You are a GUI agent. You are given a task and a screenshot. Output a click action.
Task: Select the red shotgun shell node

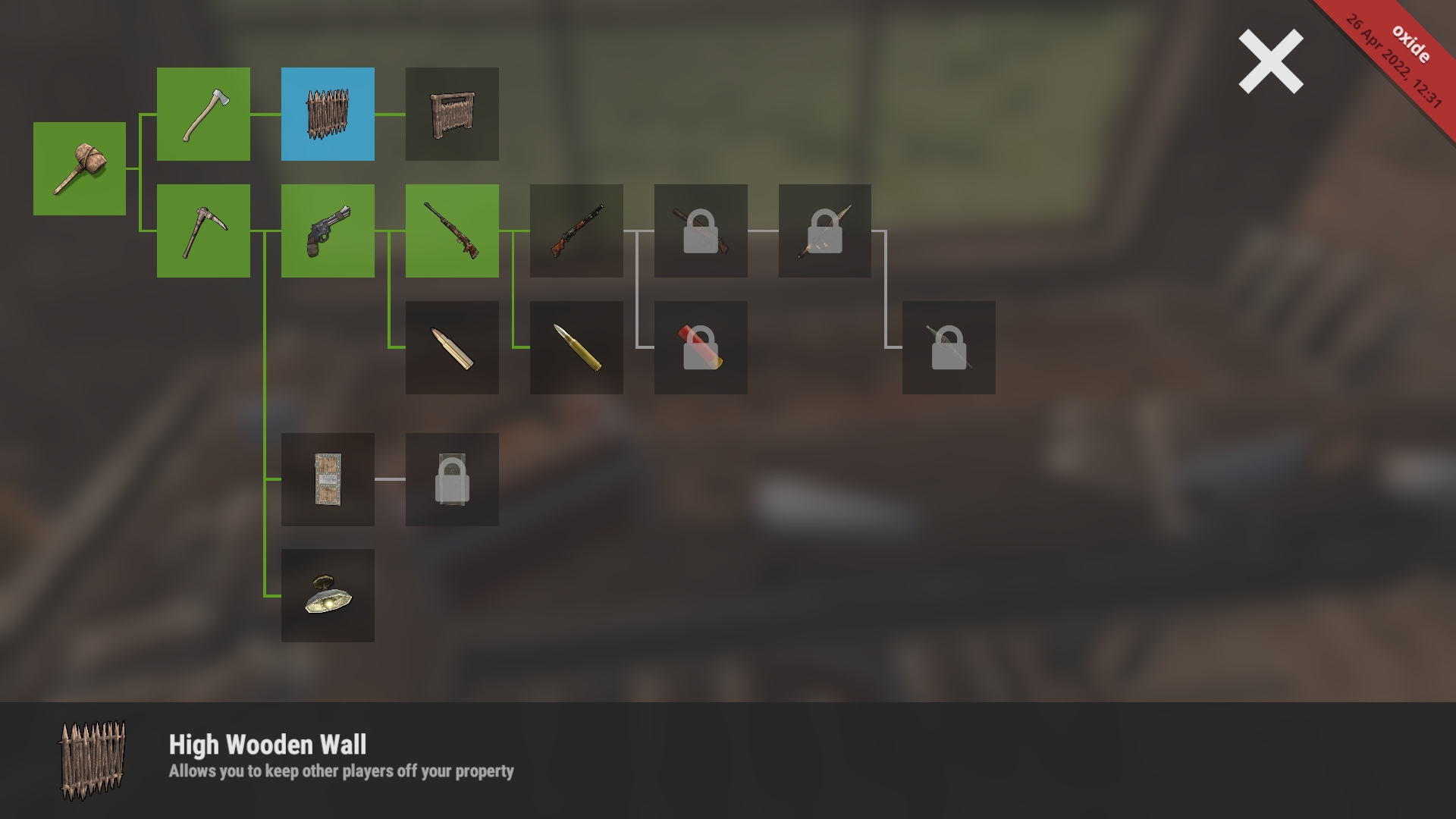click(x=699, y=347)
